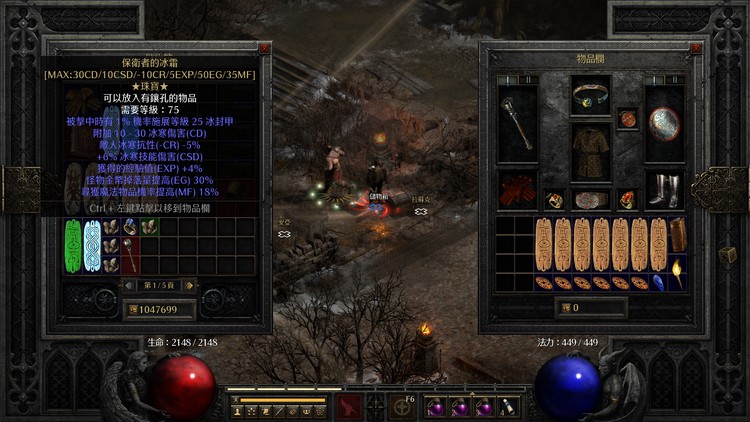The width and height of the screenshot is (750, 422).
Task: Pick up the torch charm in inventory
Action: click(678, 272)
